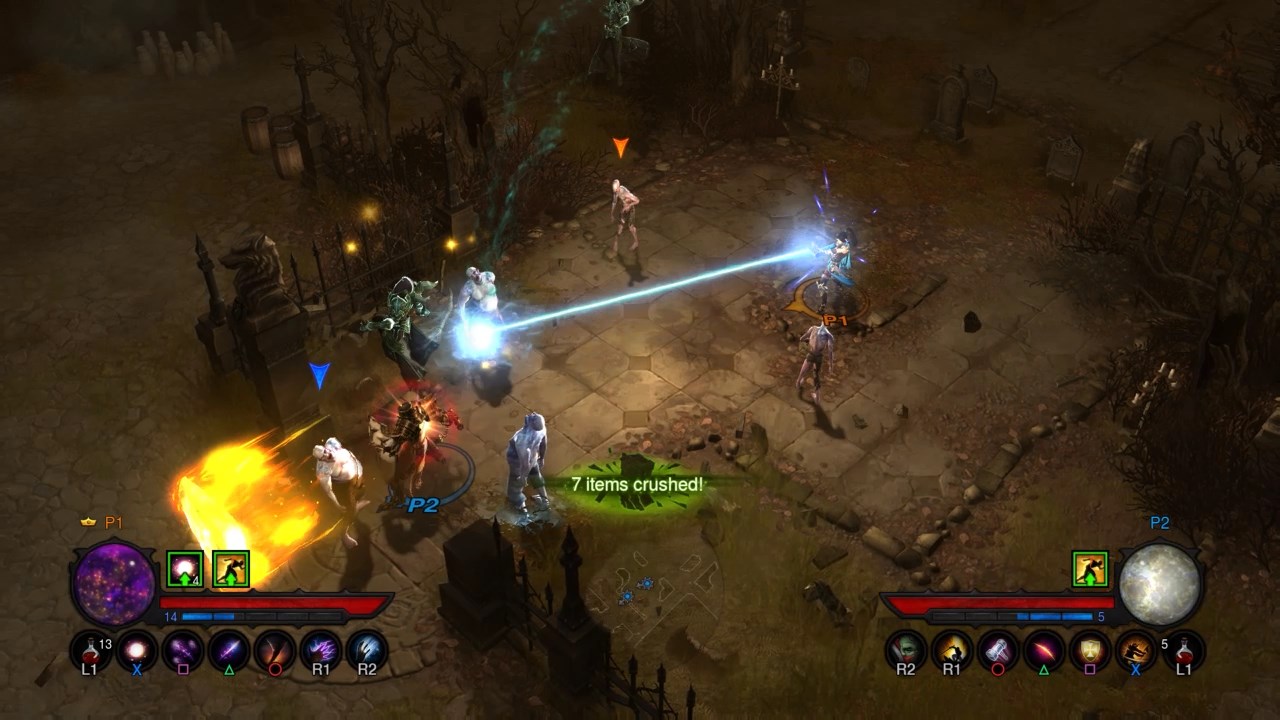Image resolution: width=1280 pixels, height=720 pixels.
Task: Use Player 1's health potion with 13 left
Action: tap(90, 650)
